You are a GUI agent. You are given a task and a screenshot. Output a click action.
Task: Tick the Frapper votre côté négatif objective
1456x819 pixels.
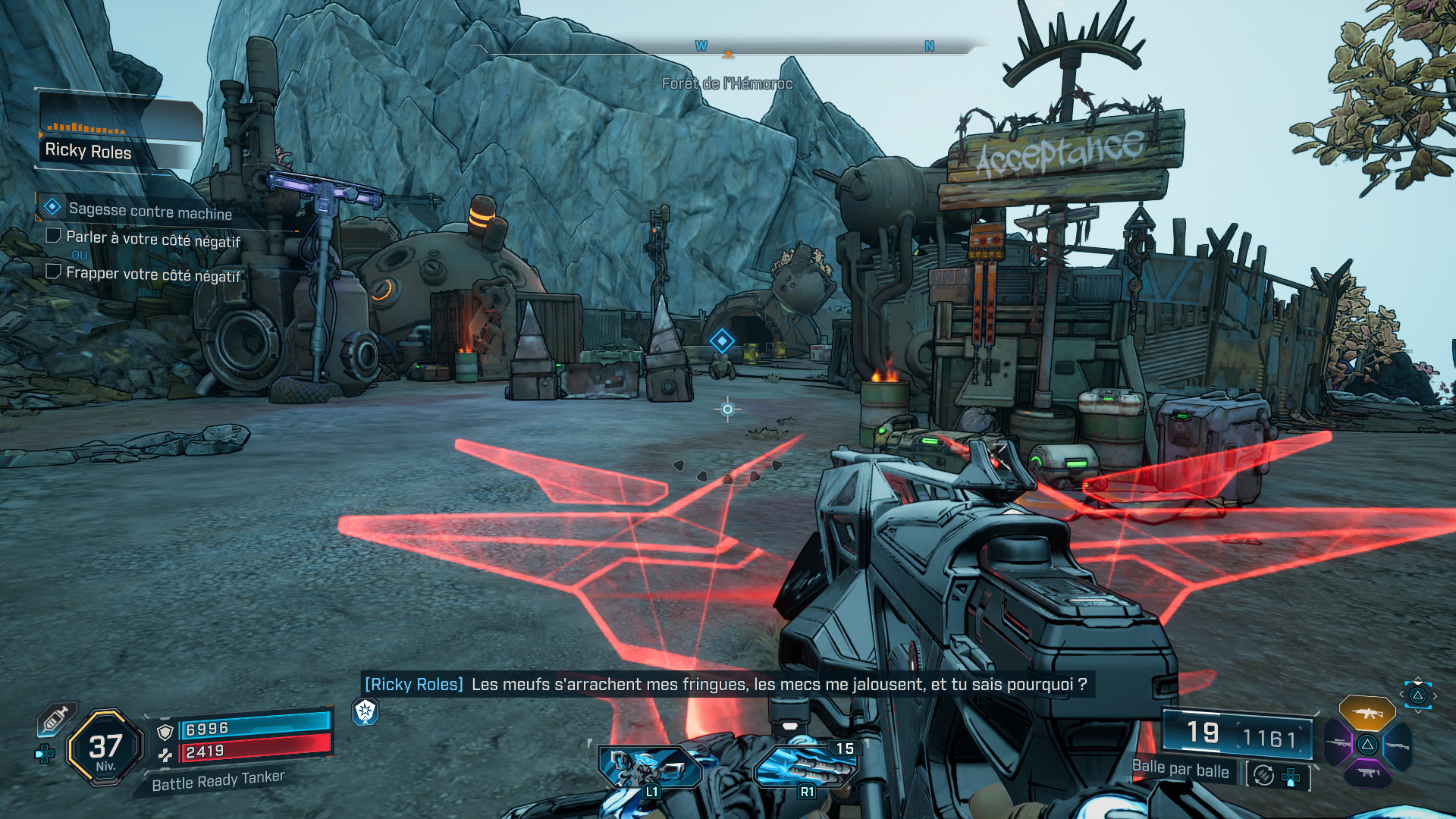pos(54,271)
